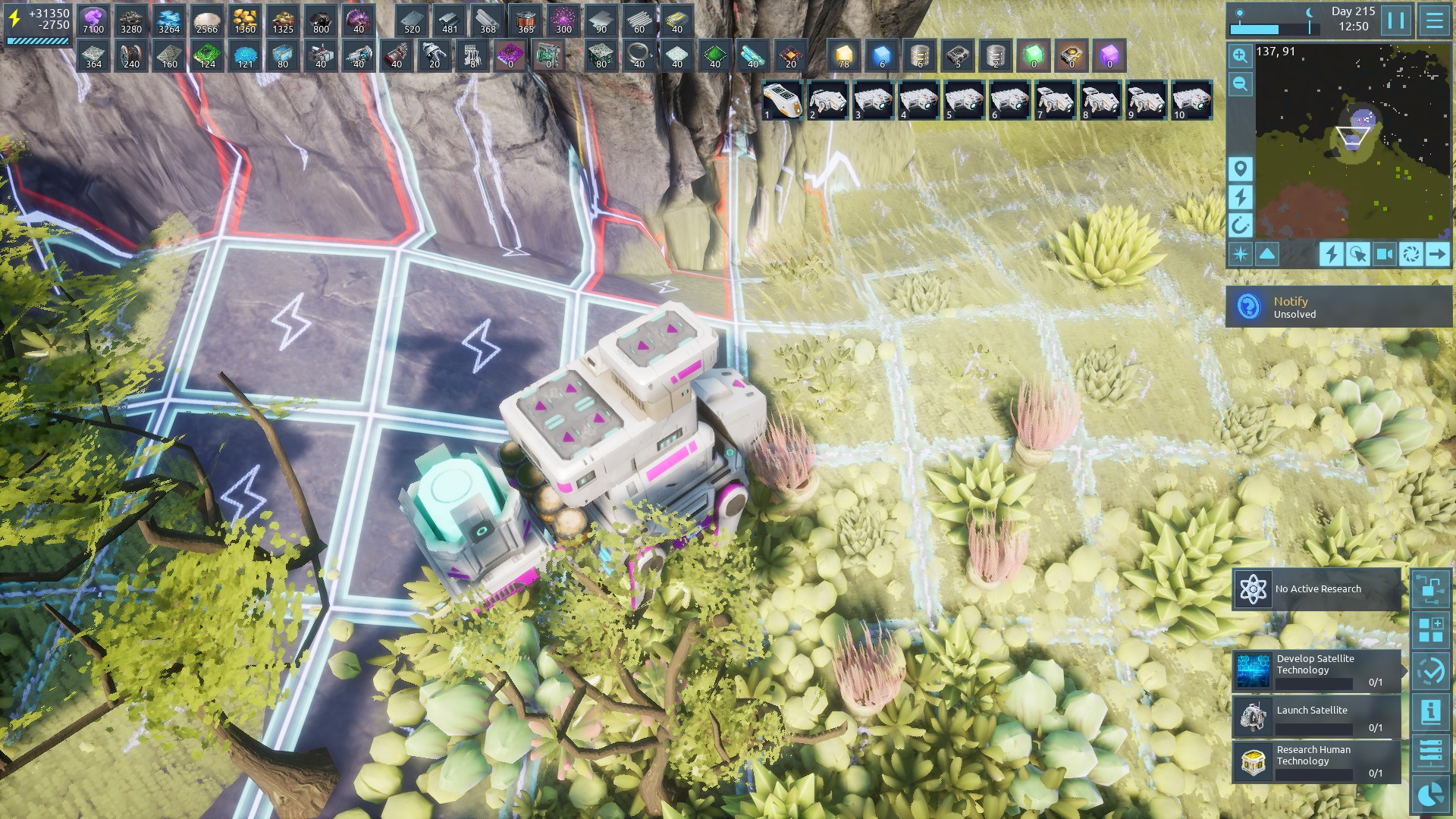Image resolution: width=1456 pixels, height=819 pixels.
Task: Select the Research Human Technology objective
Action: click(1316, 761)
